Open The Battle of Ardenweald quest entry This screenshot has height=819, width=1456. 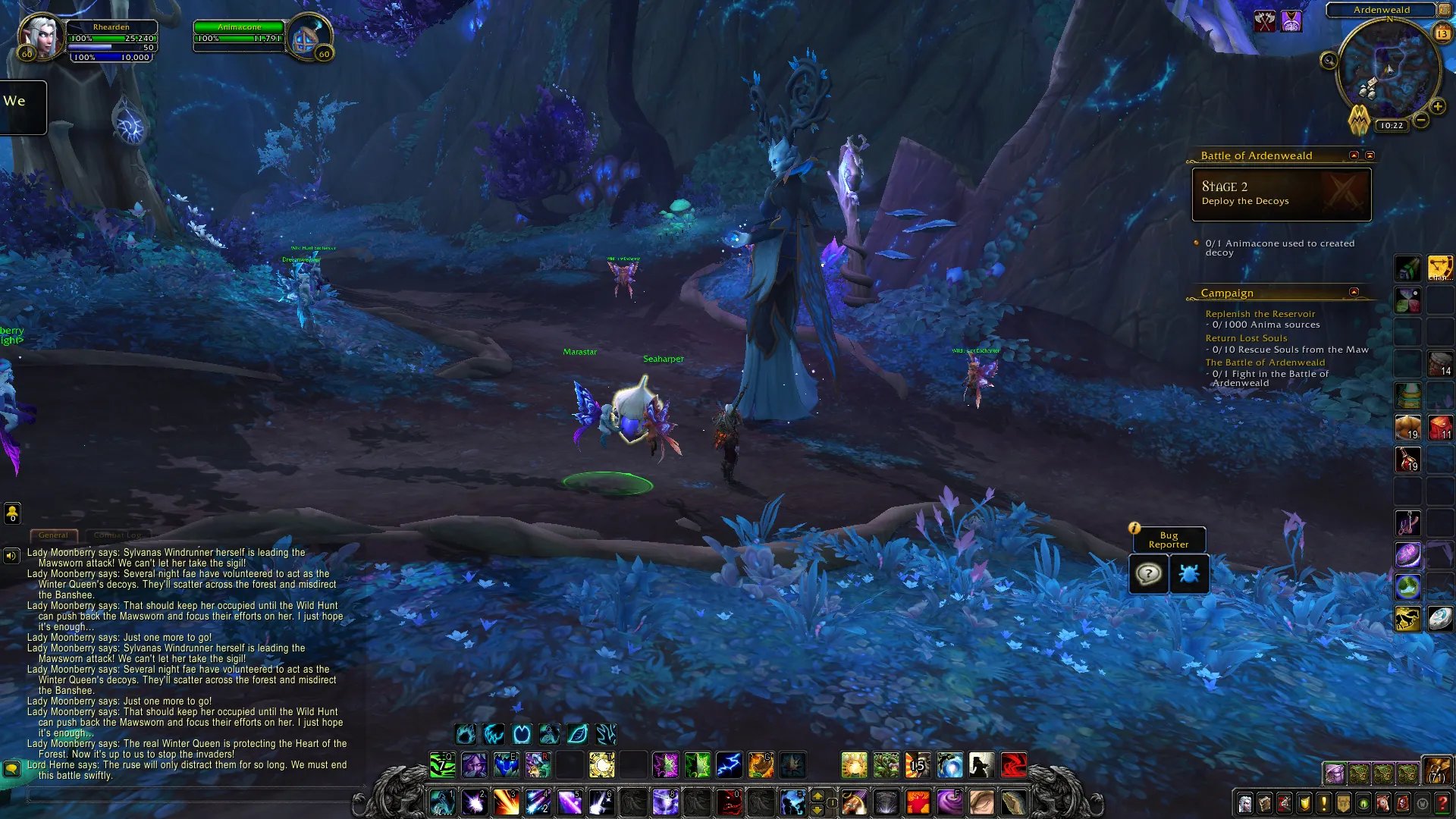click(x=1265, y=362)
